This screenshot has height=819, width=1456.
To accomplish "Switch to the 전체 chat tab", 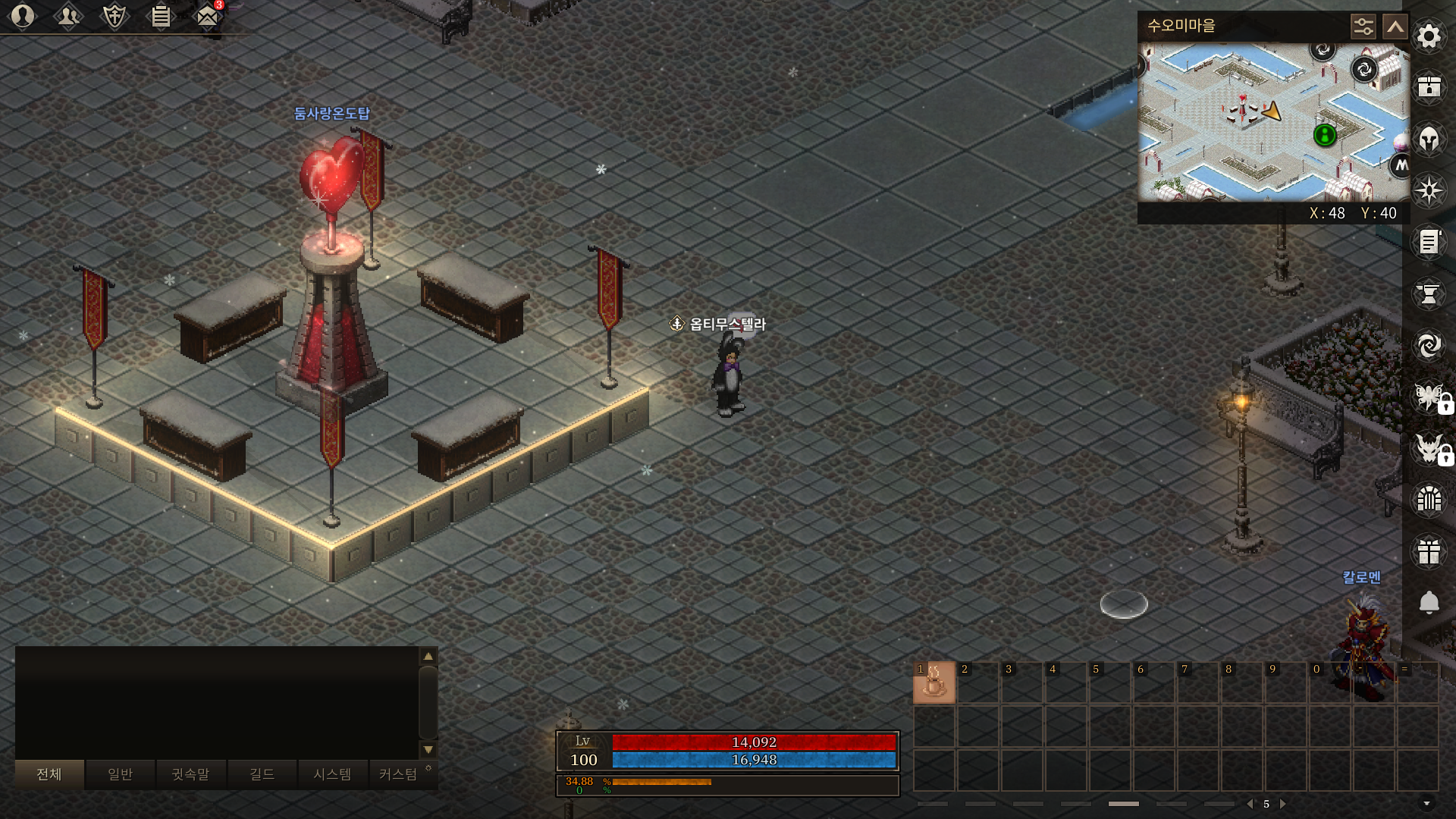I will (49, 774).
